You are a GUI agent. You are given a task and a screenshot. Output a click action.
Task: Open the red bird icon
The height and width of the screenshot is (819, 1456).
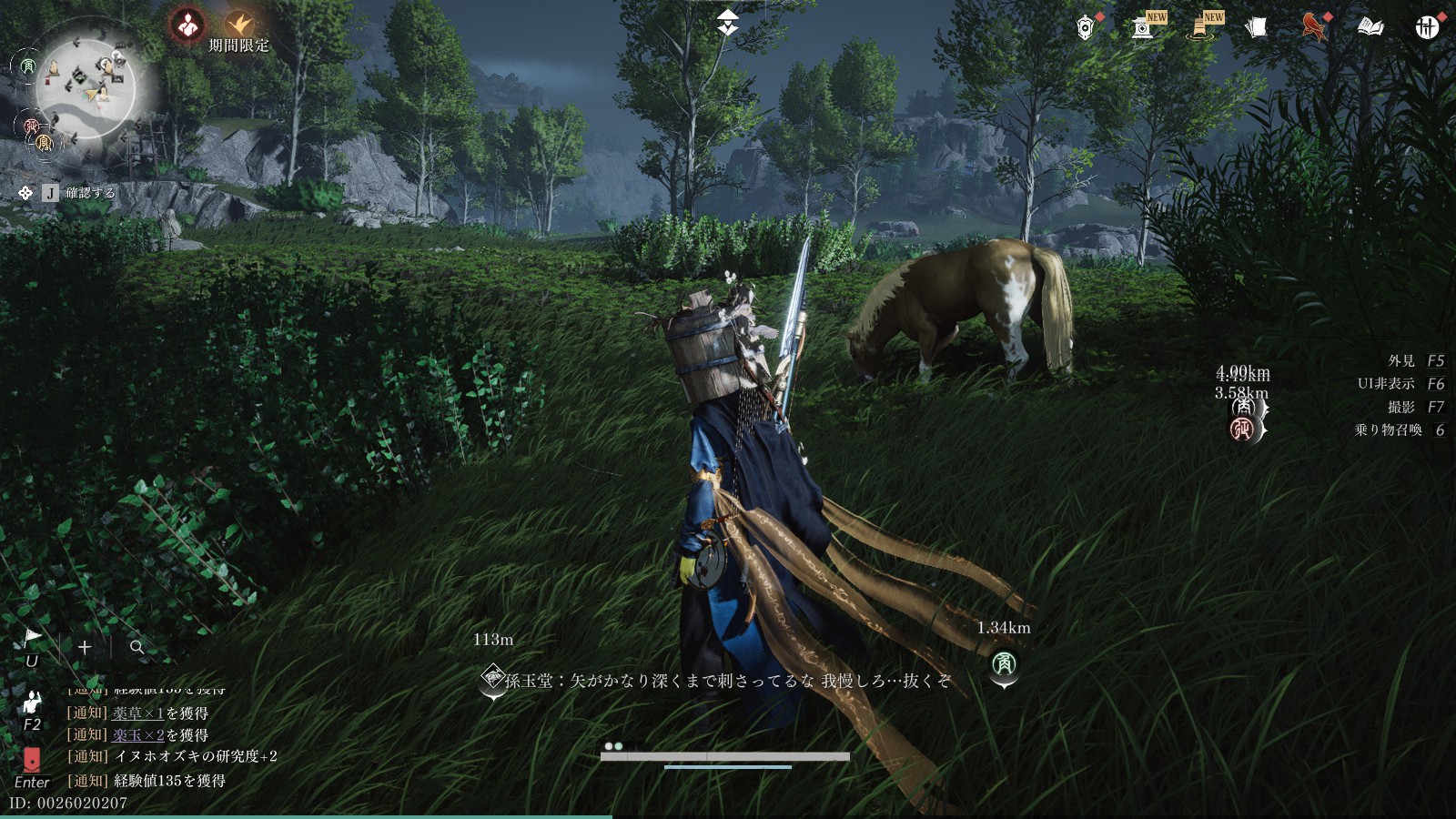(1313, 27)
